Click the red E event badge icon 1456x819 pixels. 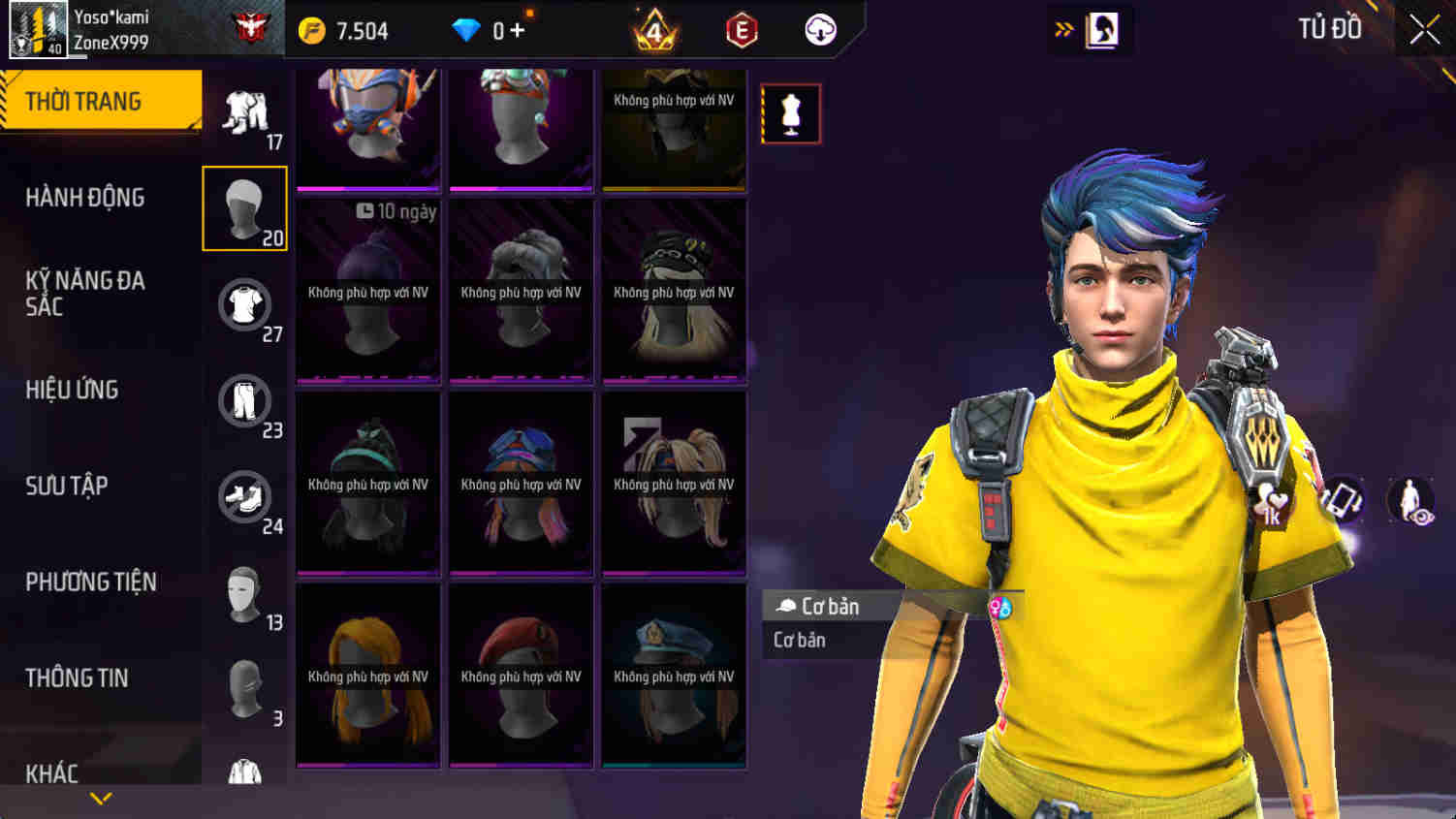[x=740, y=29]
